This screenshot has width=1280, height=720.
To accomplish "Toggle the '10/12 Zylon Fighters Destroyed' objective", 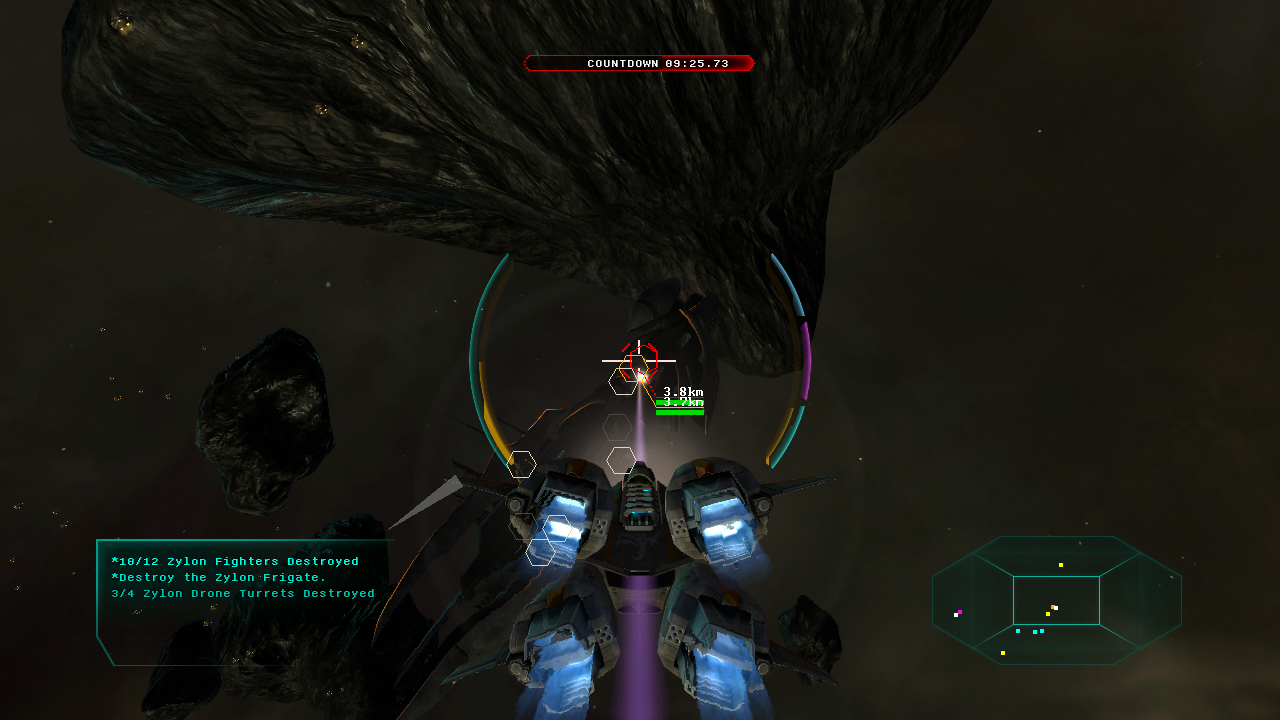I will (x=237, y=561).
